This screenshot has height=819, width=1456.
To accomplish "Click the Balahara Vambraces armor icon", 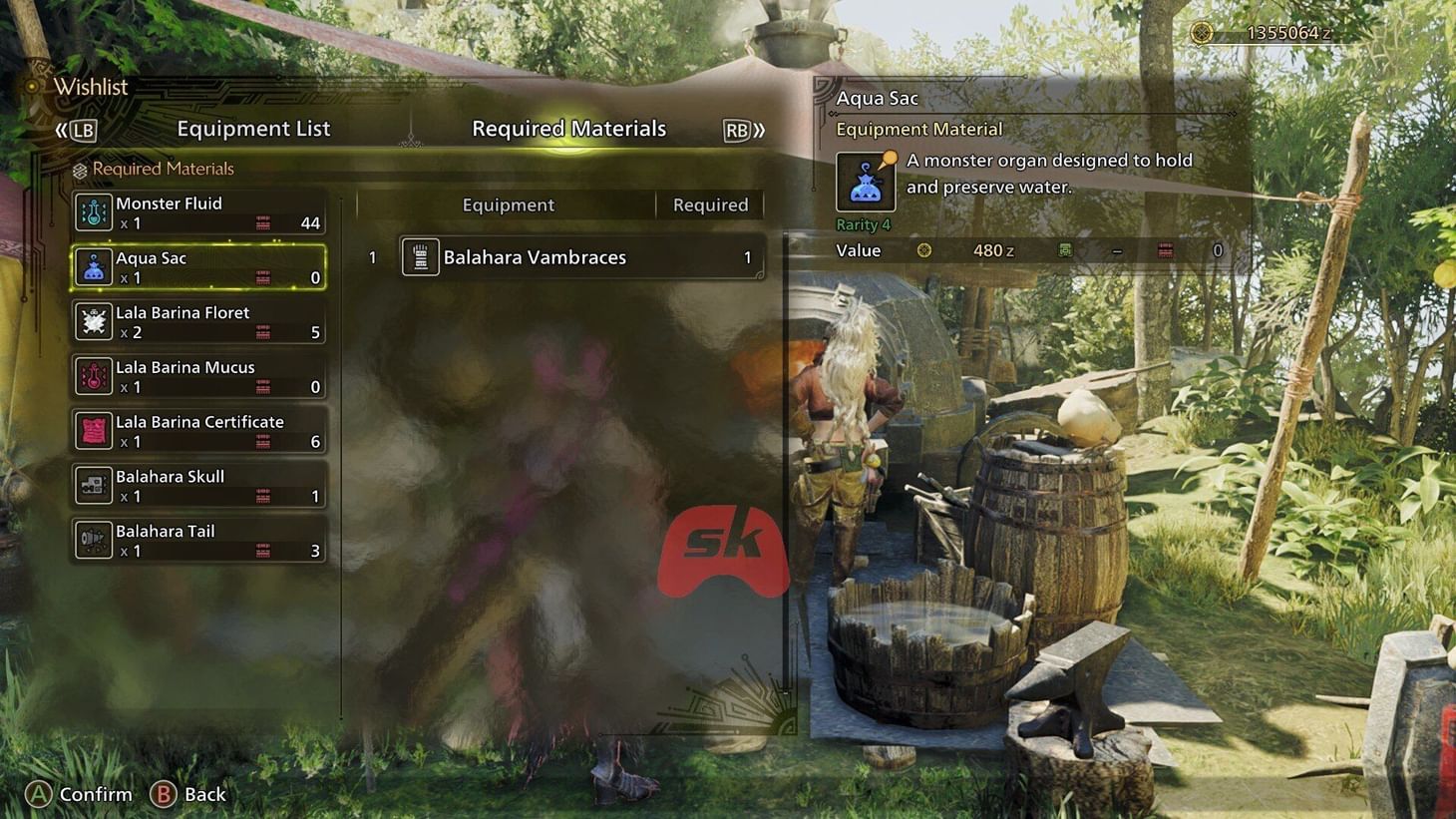I will point(420,256).
